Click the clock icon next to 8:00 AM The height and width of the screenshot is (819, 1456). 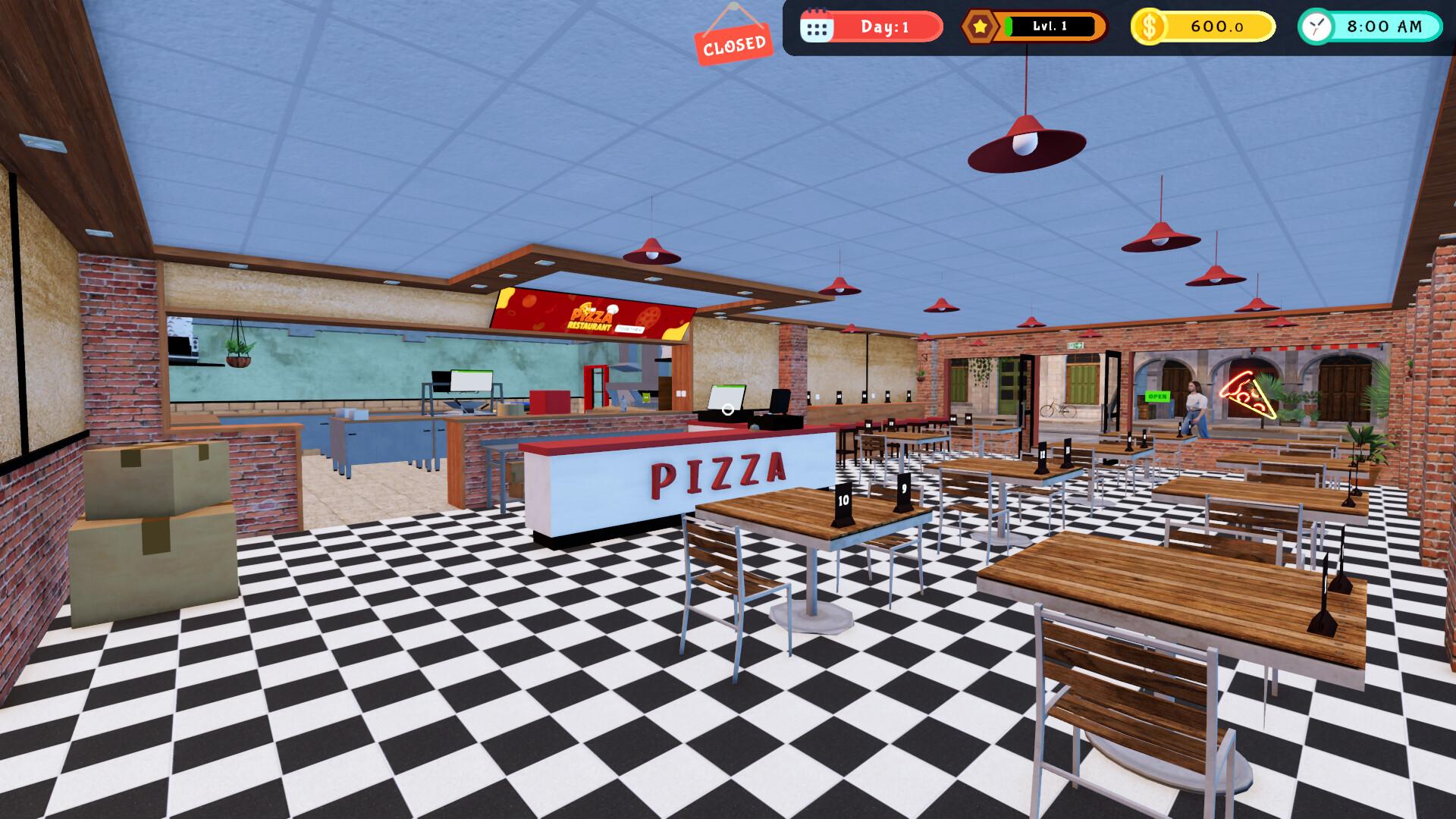(x=1315, y=28)
